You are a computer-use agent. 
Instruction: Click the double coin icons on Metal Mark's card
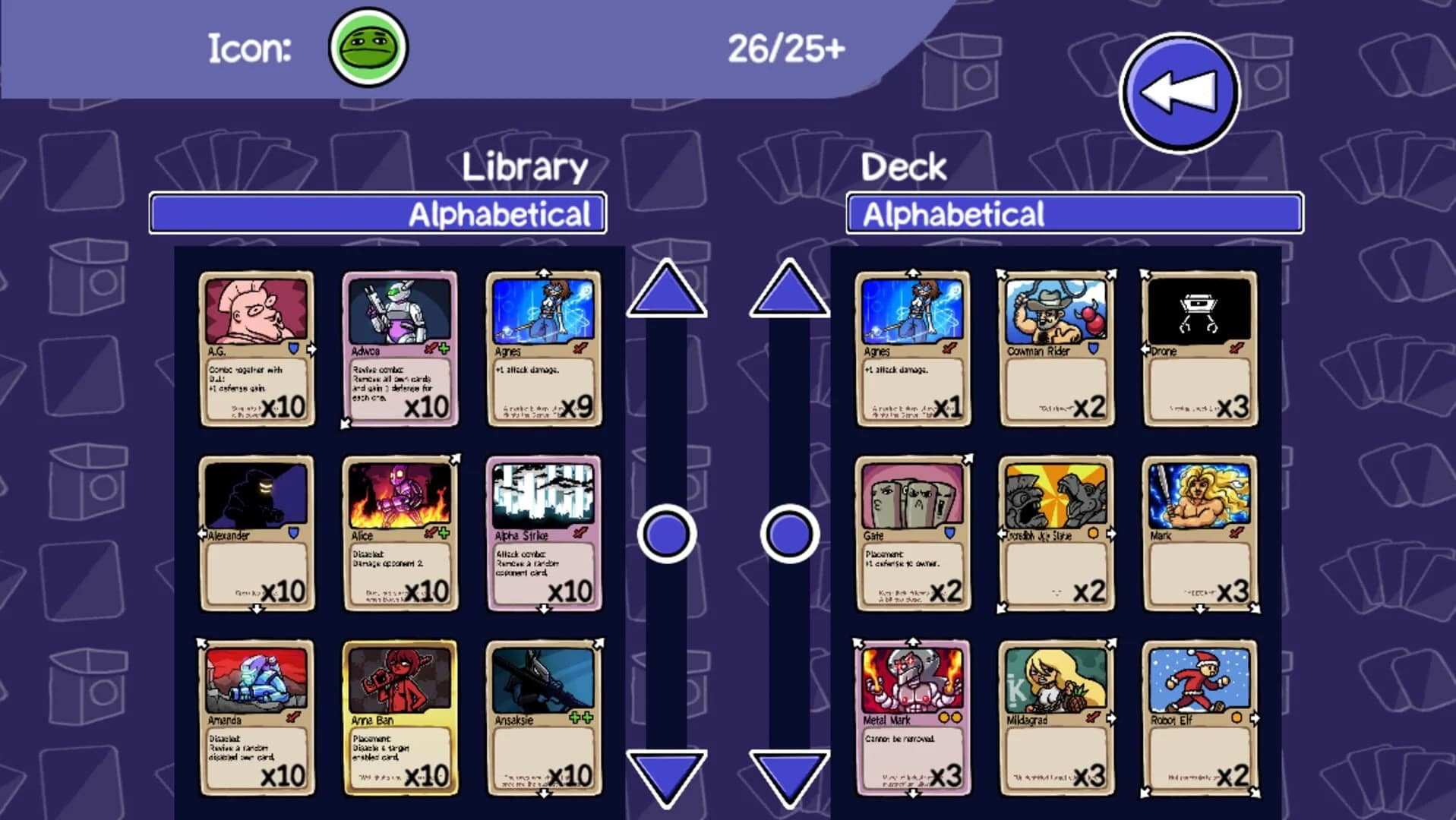950,717
